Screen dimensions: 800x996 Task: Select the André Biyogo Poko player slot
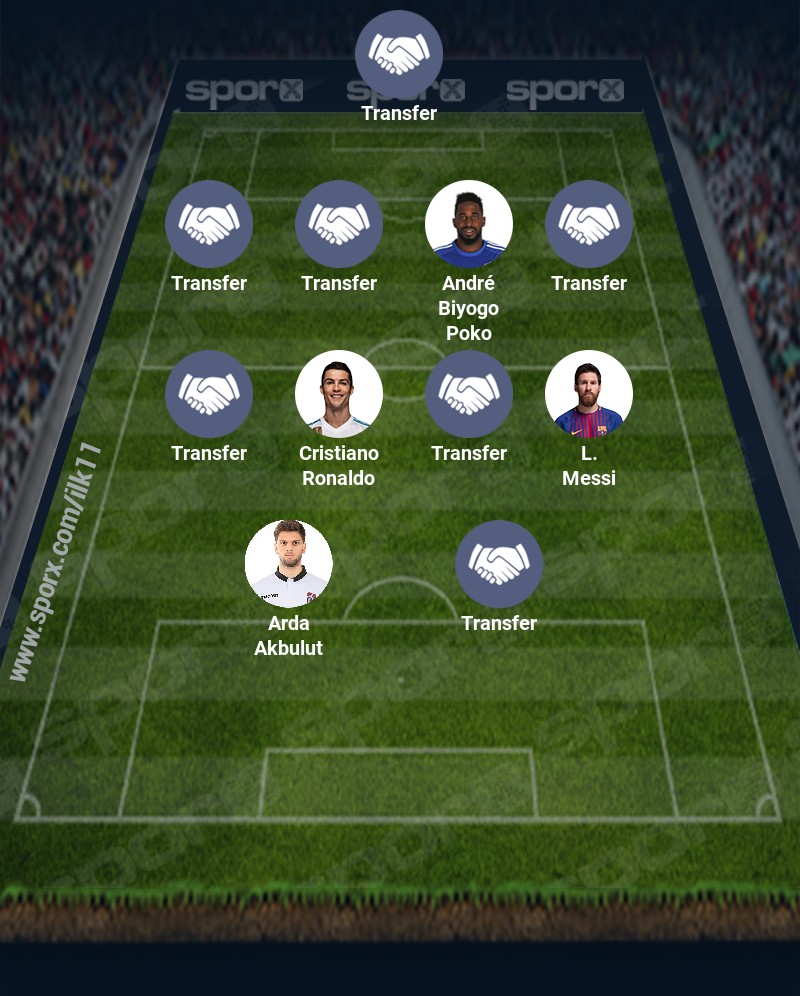469,224
